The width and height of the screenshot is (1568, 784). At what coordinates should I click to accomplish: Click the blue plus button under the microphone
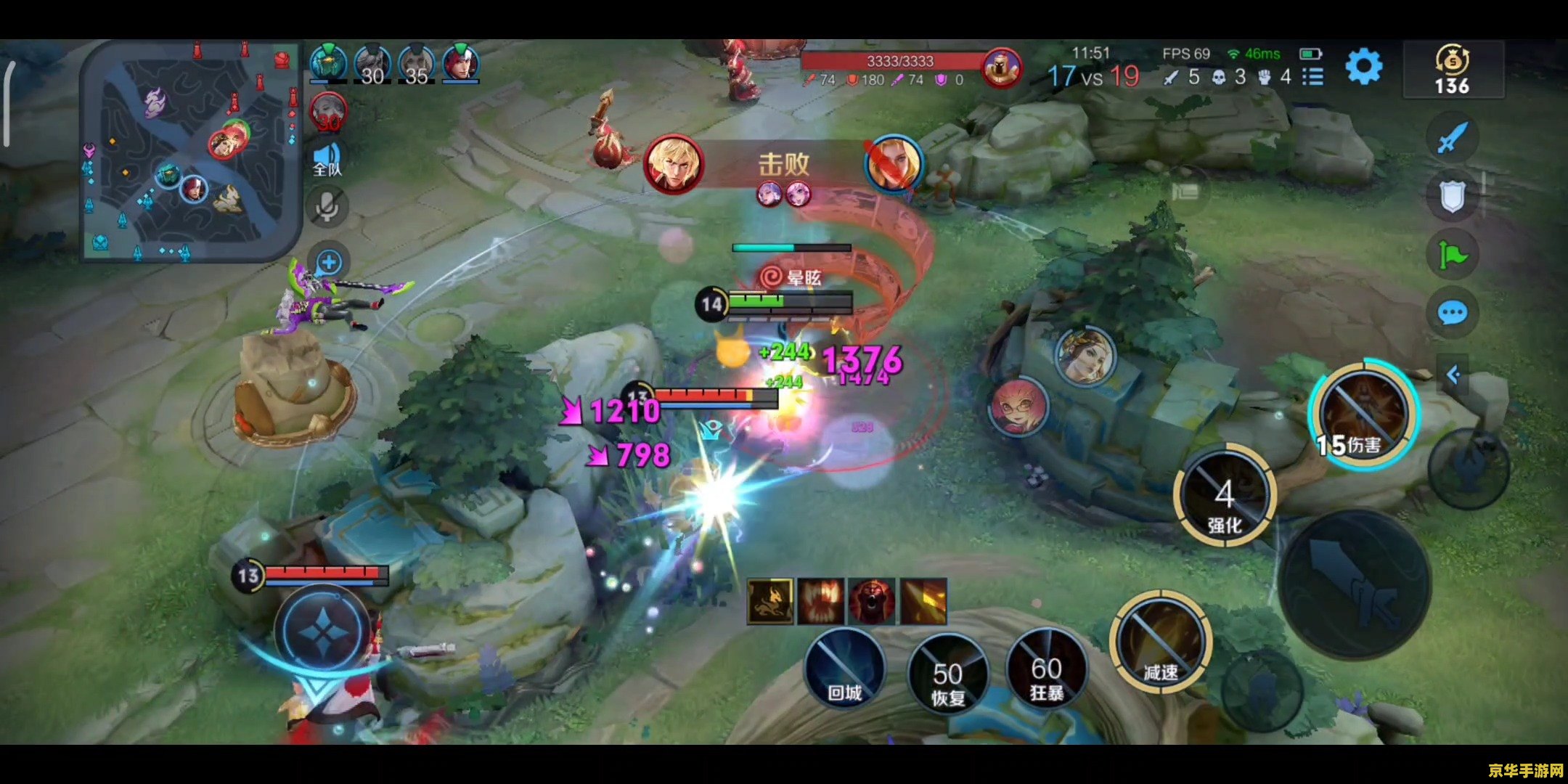tap(329, 262)
